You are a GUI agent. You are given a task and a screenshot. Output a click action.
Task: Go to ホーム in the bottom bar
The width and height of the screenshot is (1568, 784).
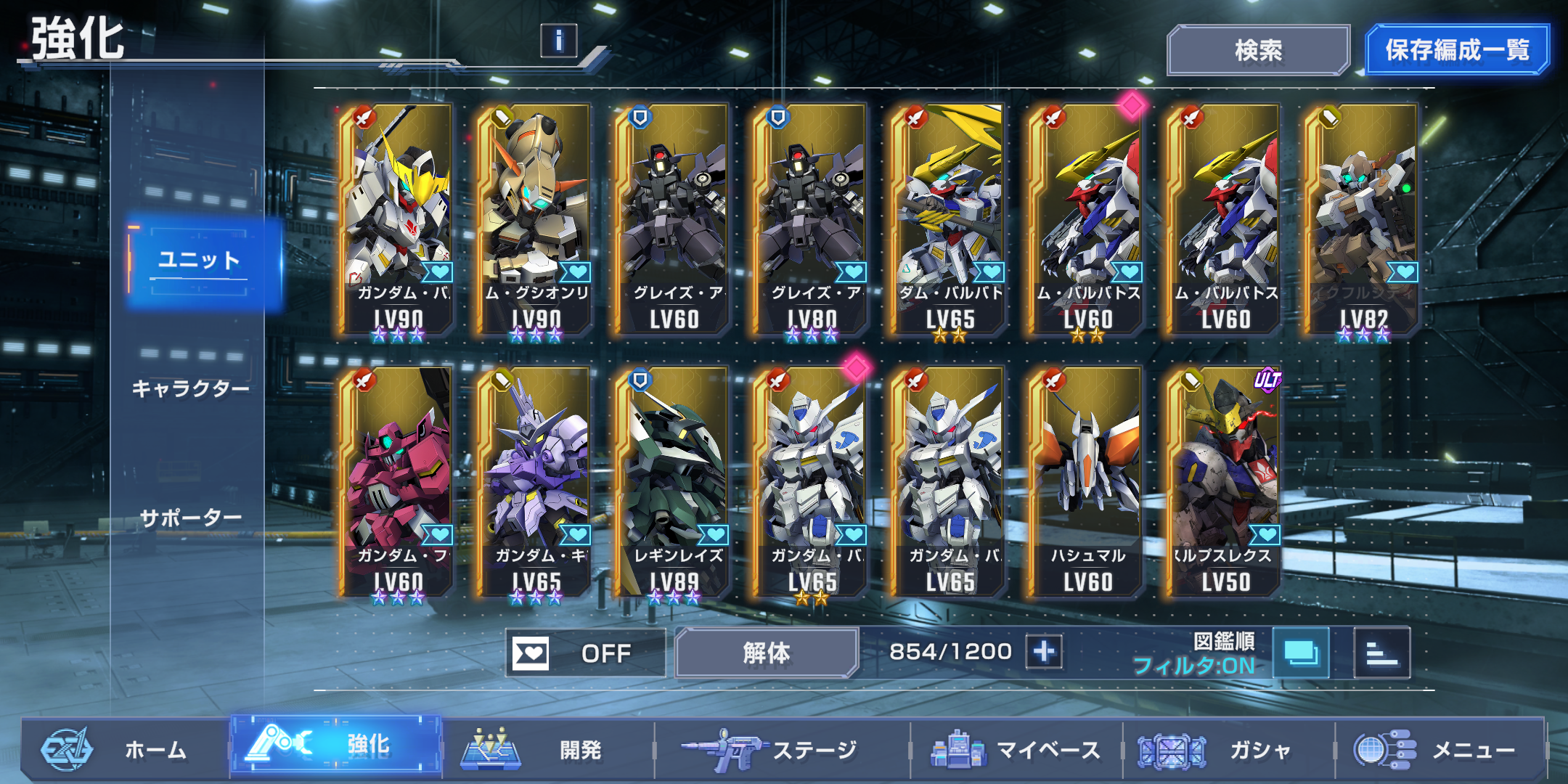click(x=123, y=750)
